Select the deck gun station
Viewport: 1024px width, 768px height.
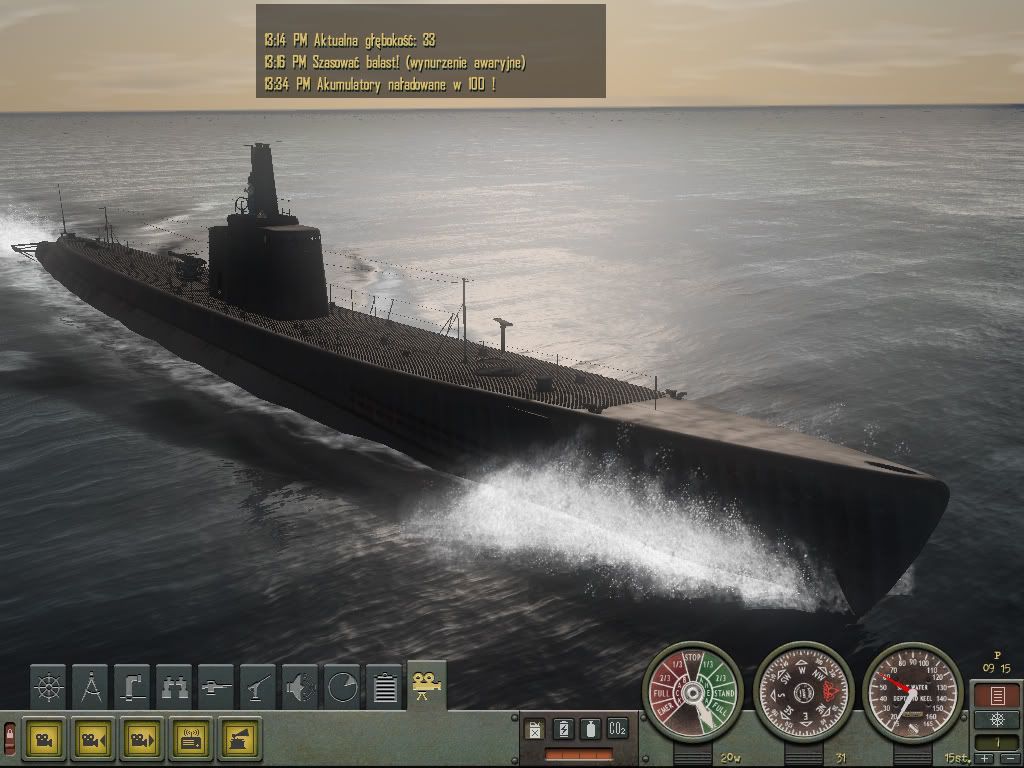[216, 686]
